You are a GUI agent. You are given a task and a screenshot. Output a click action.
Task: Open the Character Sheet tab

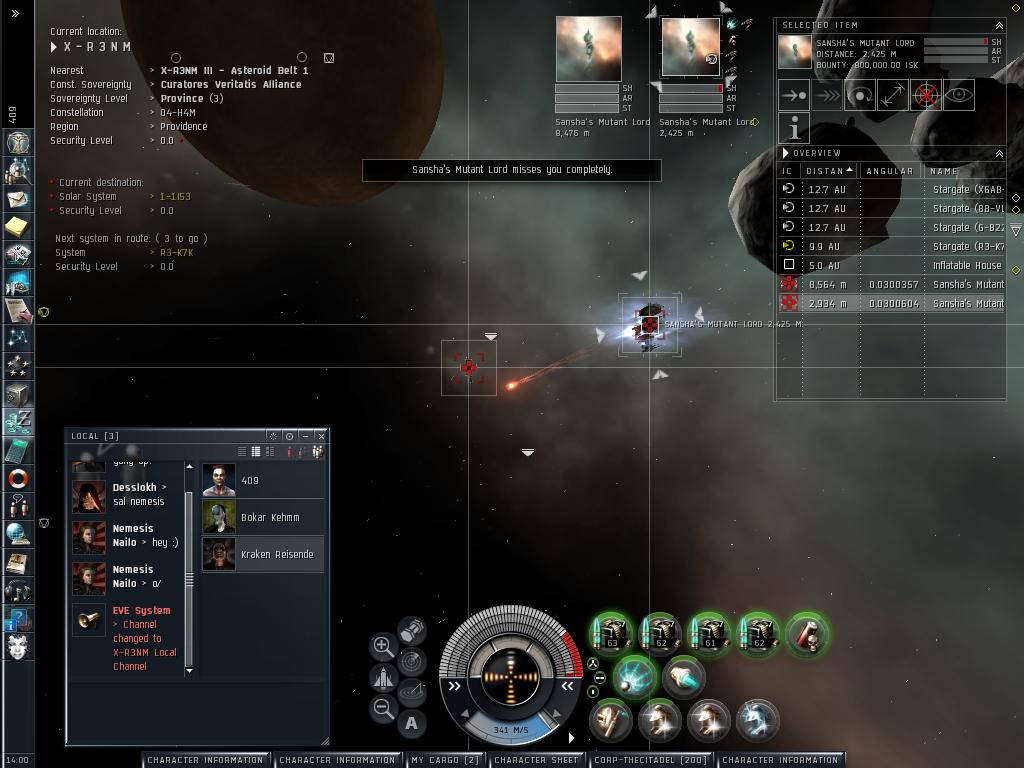[536, 760]
